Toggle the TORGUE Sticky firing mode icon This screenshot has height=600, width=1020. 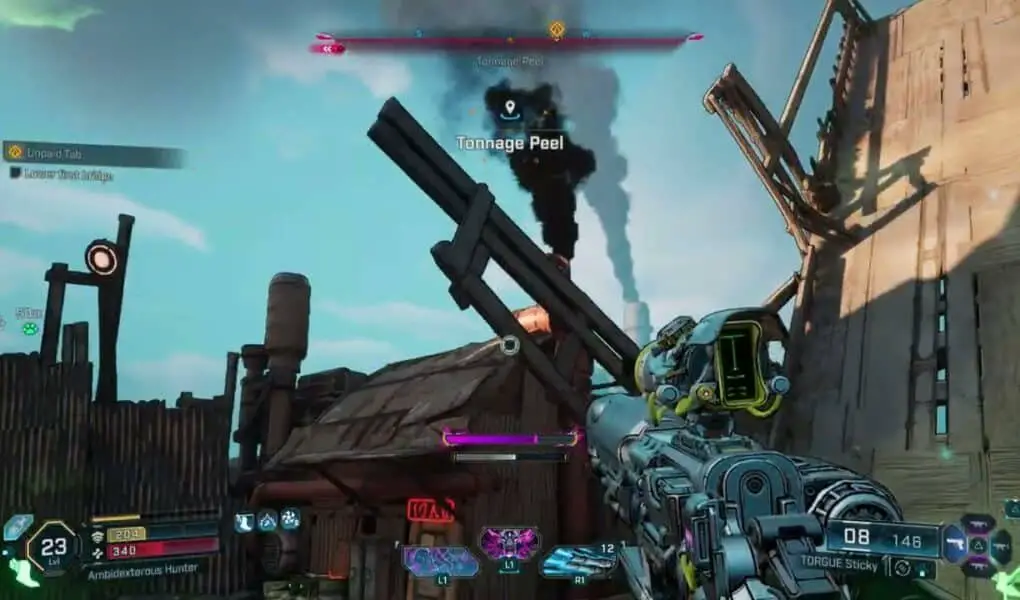(x=903, y=568)
